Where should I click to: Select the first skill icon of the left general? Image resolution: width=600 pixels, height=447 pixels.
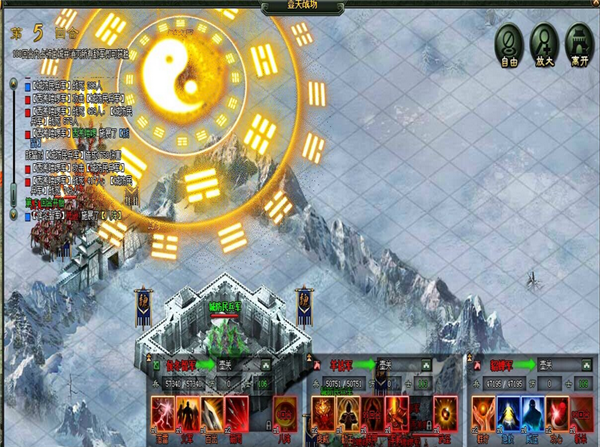(x=162, y=411)
